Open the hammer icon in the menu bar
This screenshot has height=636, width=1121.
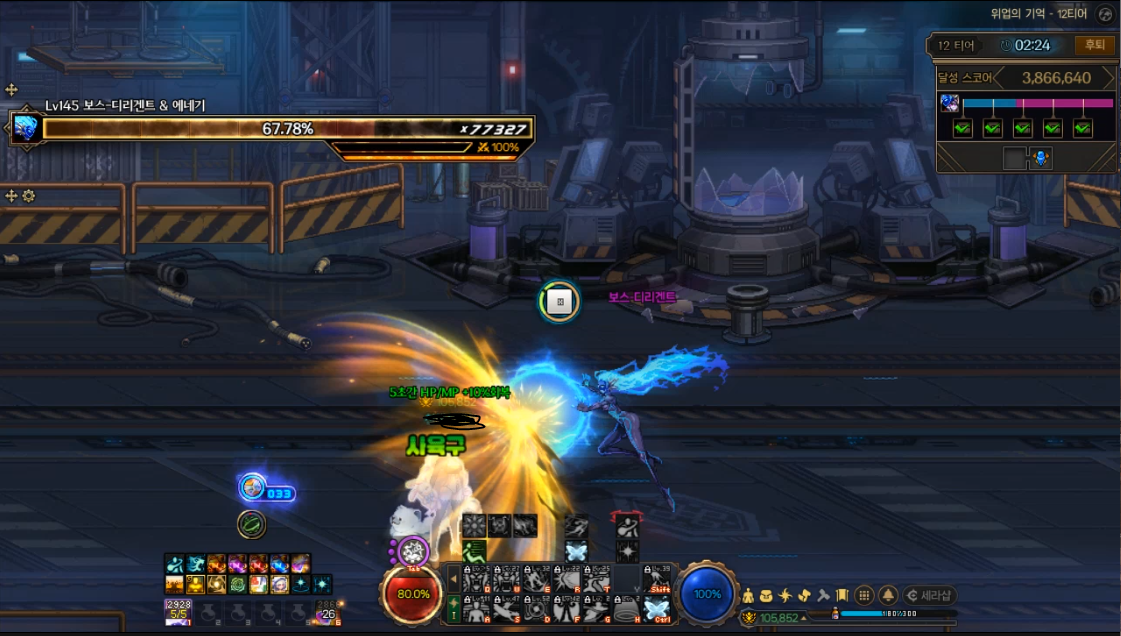[823, 596]
